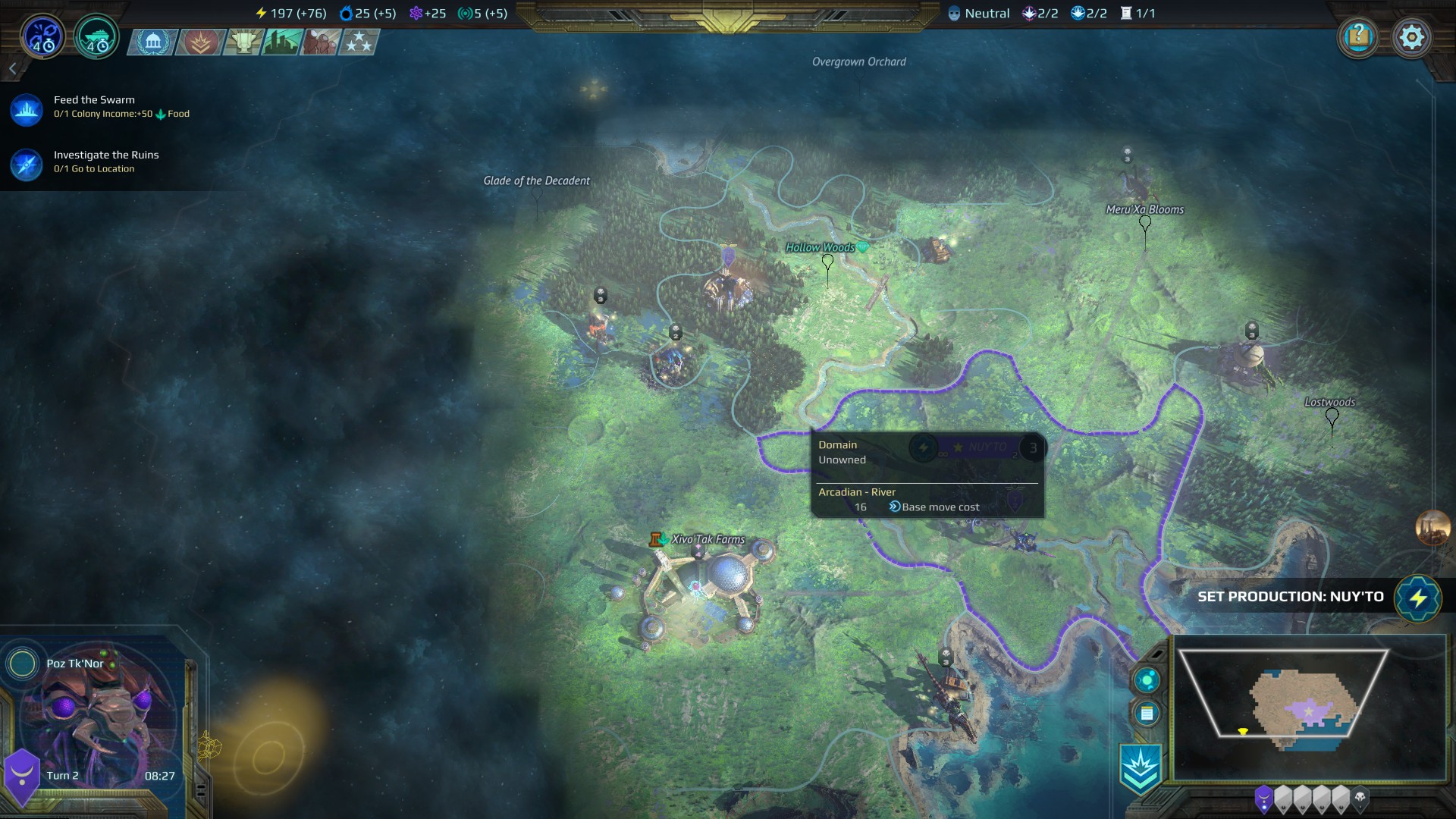1456x819 pixels.
Task: Open the research project with 4-turn timer
Action: point(42,36)
